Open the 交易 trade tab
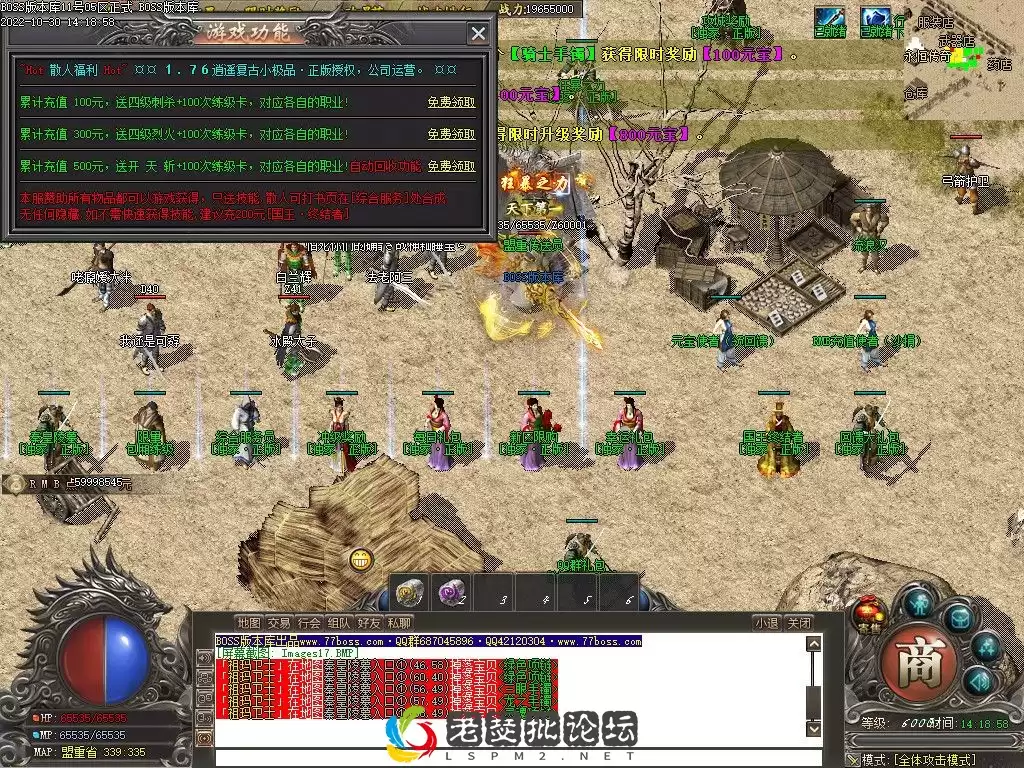The image size is (1024, 768). point(279,623)
